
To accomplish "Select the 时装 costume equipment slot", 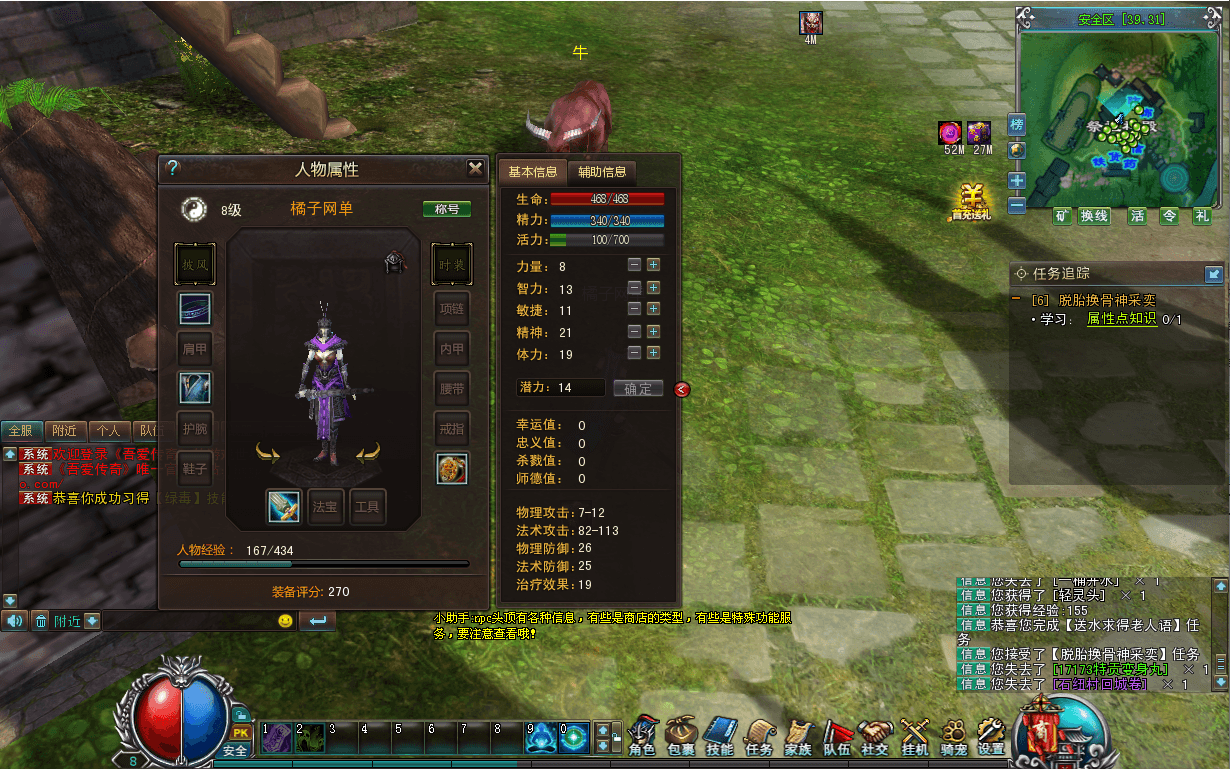I will [x=451, y=264].
